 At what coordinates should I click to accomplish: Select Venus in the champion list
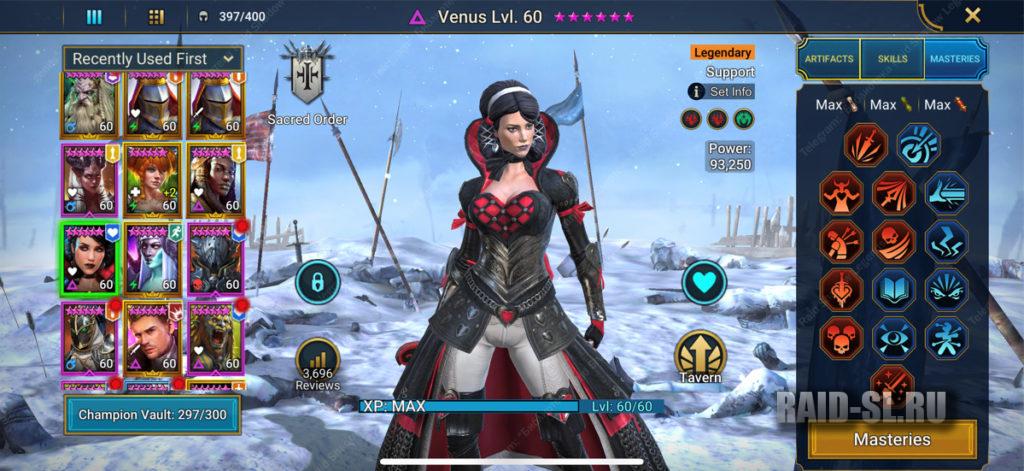[90, 258]
